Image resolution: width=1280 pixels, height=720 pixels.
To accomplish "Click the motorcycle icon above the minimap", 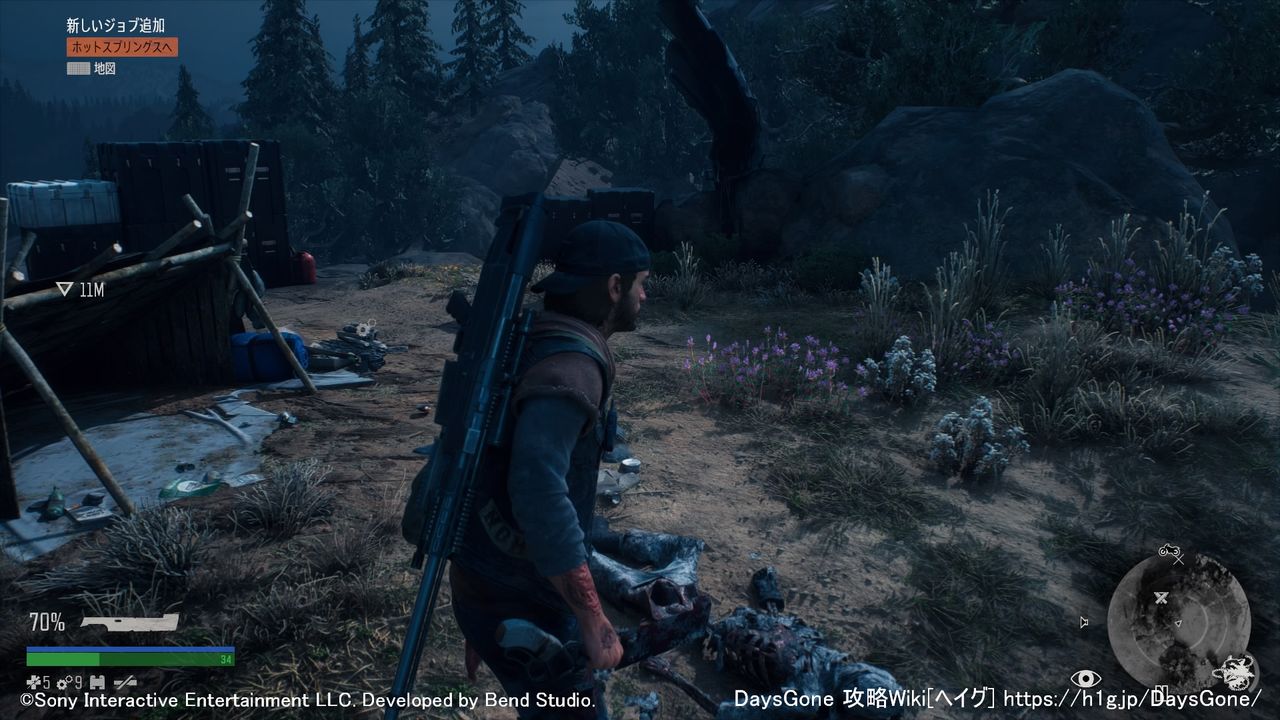I will pyautogui.click(x=1169, y=550).
